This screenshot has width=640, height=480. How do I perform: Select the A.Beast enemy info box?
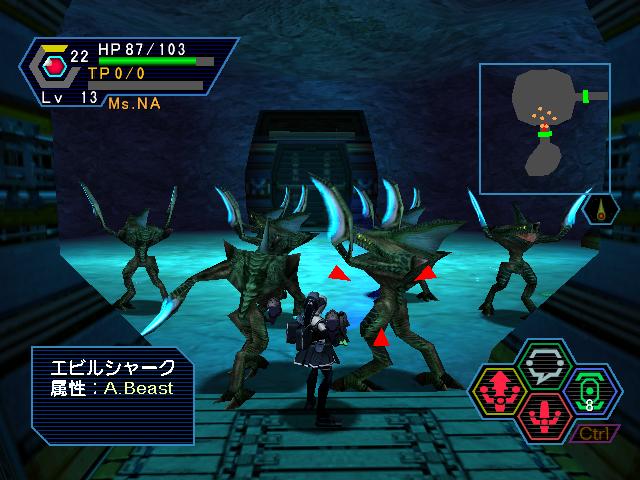tap(112, 394)
